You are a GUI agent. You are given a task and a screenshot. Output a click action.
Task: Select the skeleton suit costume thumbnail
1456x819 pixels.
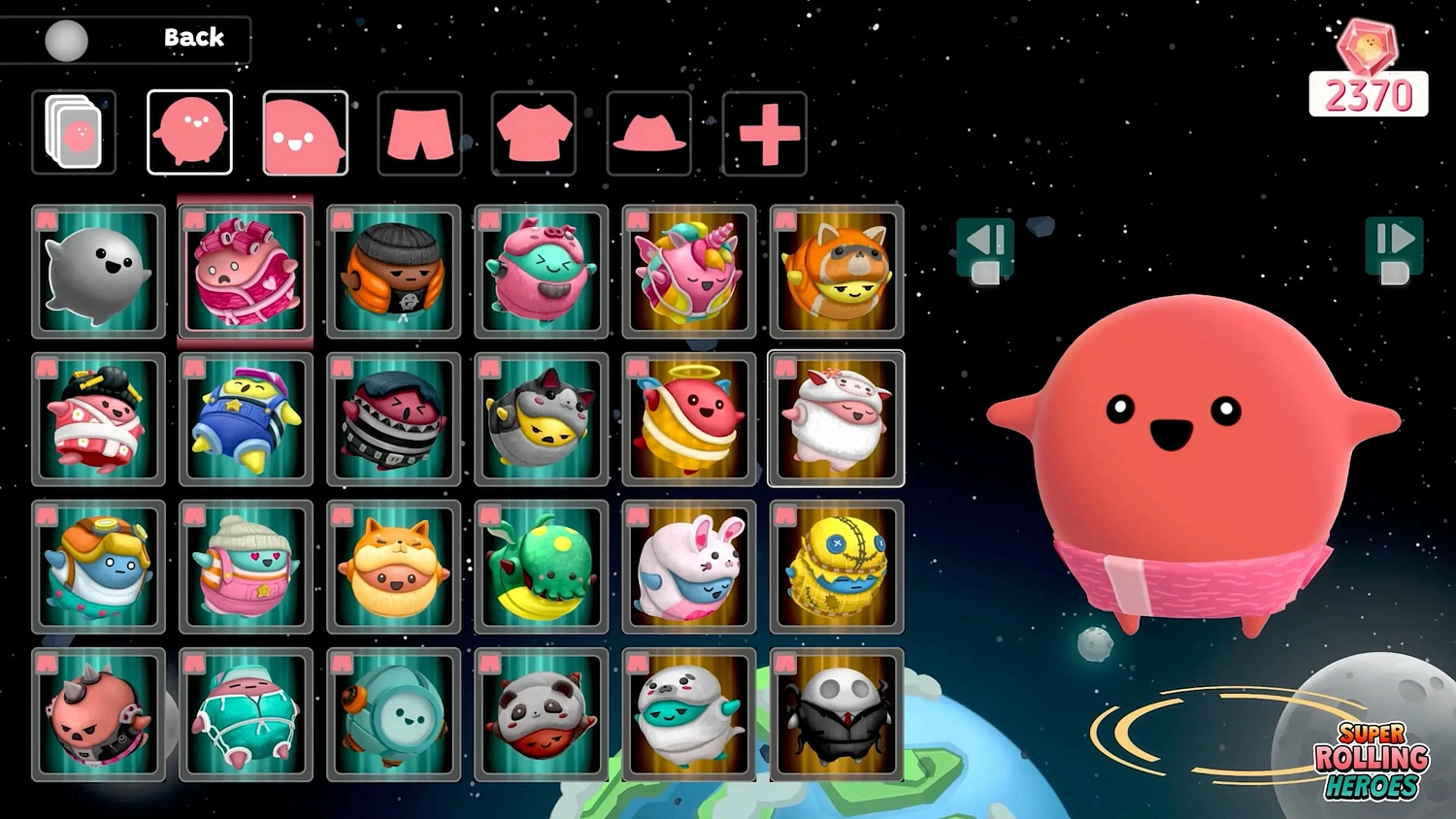click(x=836, y=715)
